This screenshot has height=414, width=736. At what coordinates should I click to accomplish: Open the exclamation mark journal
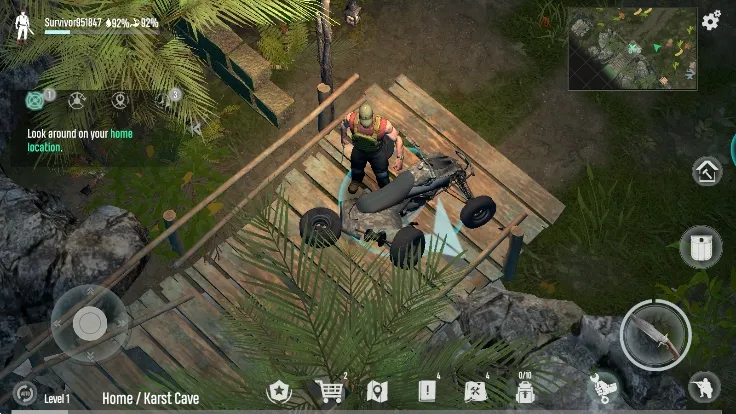[x=427, y=391]
